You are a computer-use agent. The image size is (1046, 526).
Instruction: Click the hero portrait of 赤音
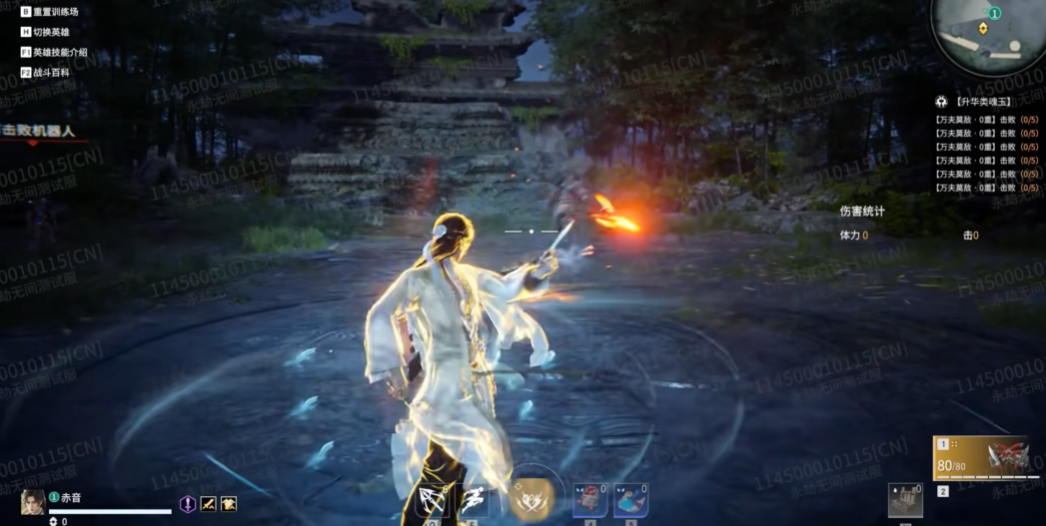click(x=31, y=501)
